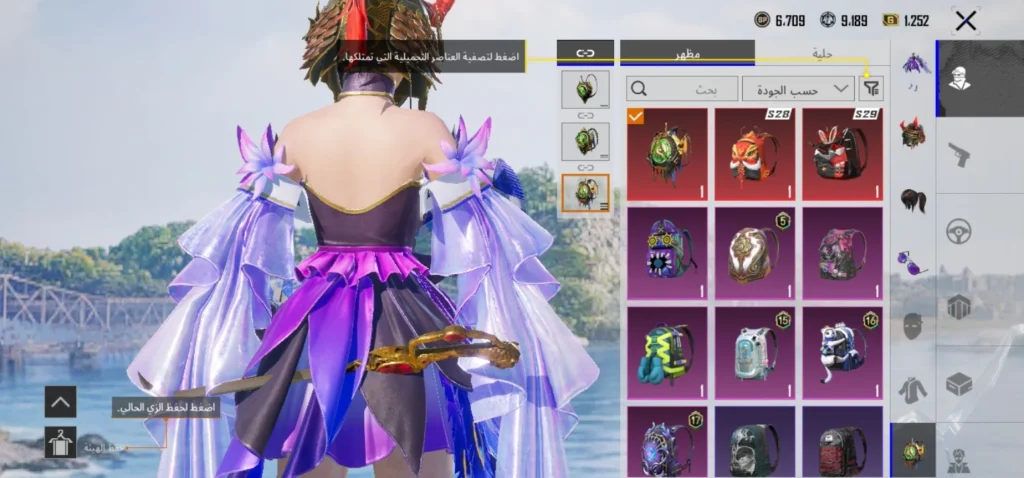Screen dimensions: 1024x478
Task: Switch to the مظهر appearance tab
Action: [687, 53]
